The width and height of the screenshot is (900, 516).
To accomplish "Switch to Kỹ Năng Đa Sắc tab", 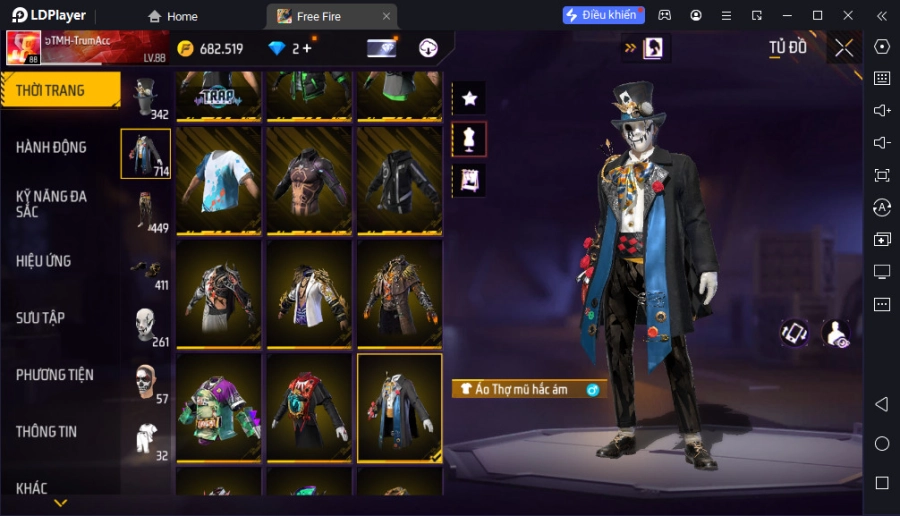I will [x=52, y=204].
